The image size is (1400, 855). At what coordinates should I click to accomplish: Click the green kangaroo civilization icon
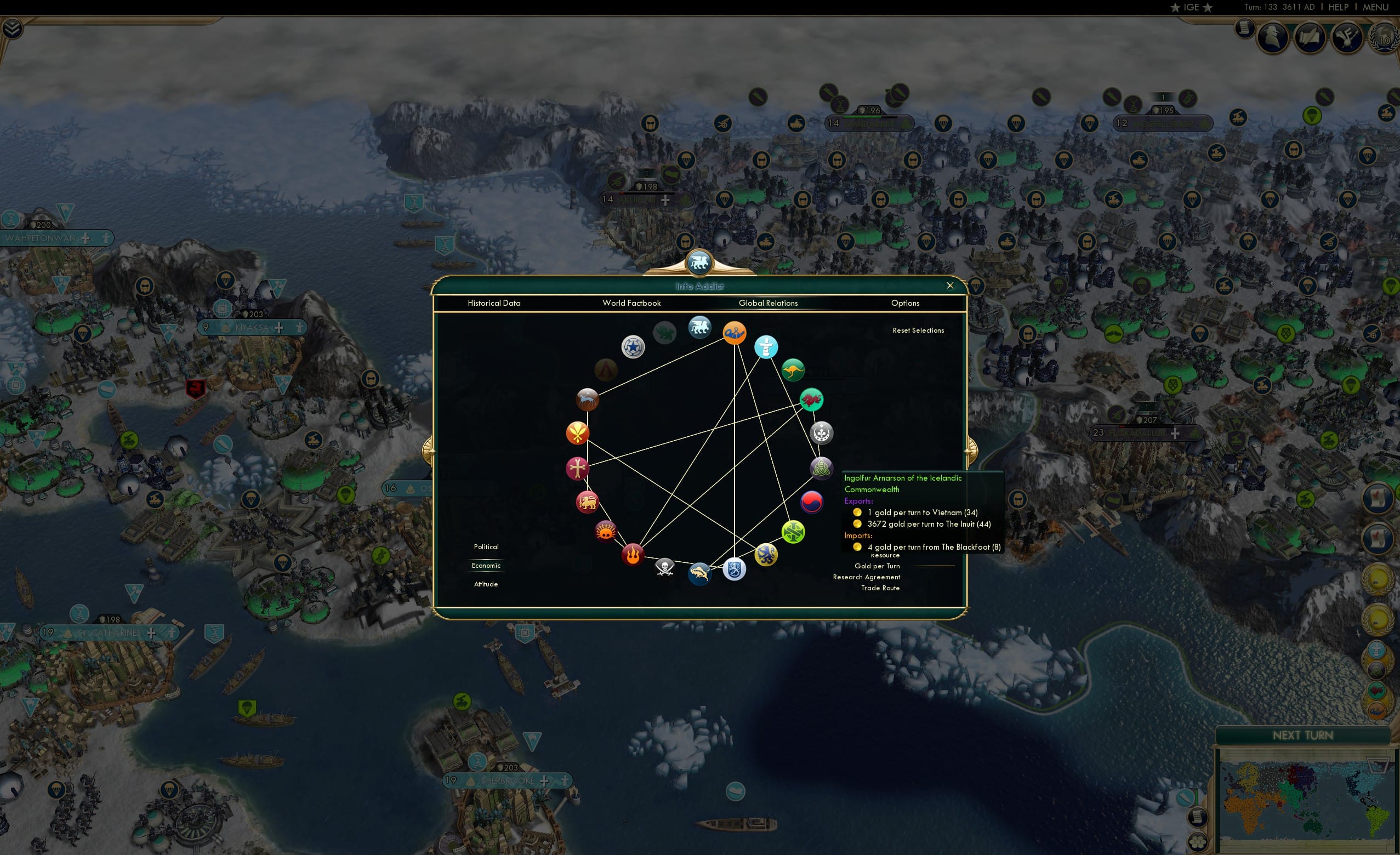point(793,370)
